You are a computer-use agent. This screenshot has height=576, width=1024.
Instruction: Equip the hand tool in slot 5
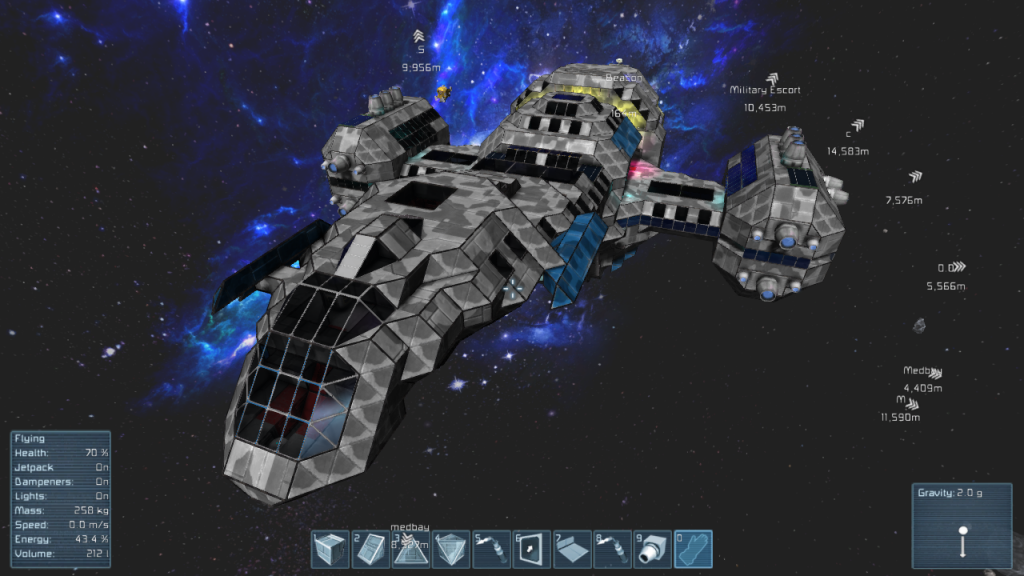tap(492, 549)
